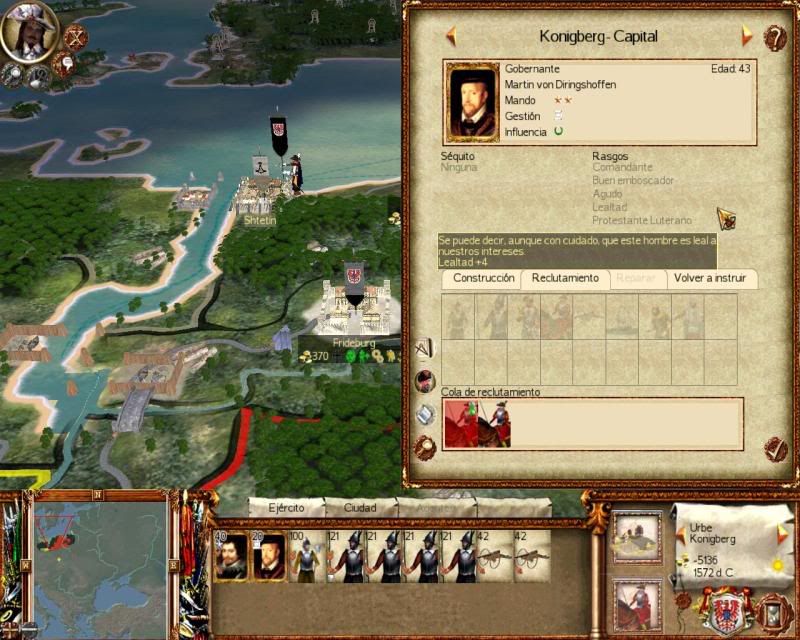This screenshot has width=800, height=640.
Task: Select the first unit in recruitment queue
Action: pos(460,423)
